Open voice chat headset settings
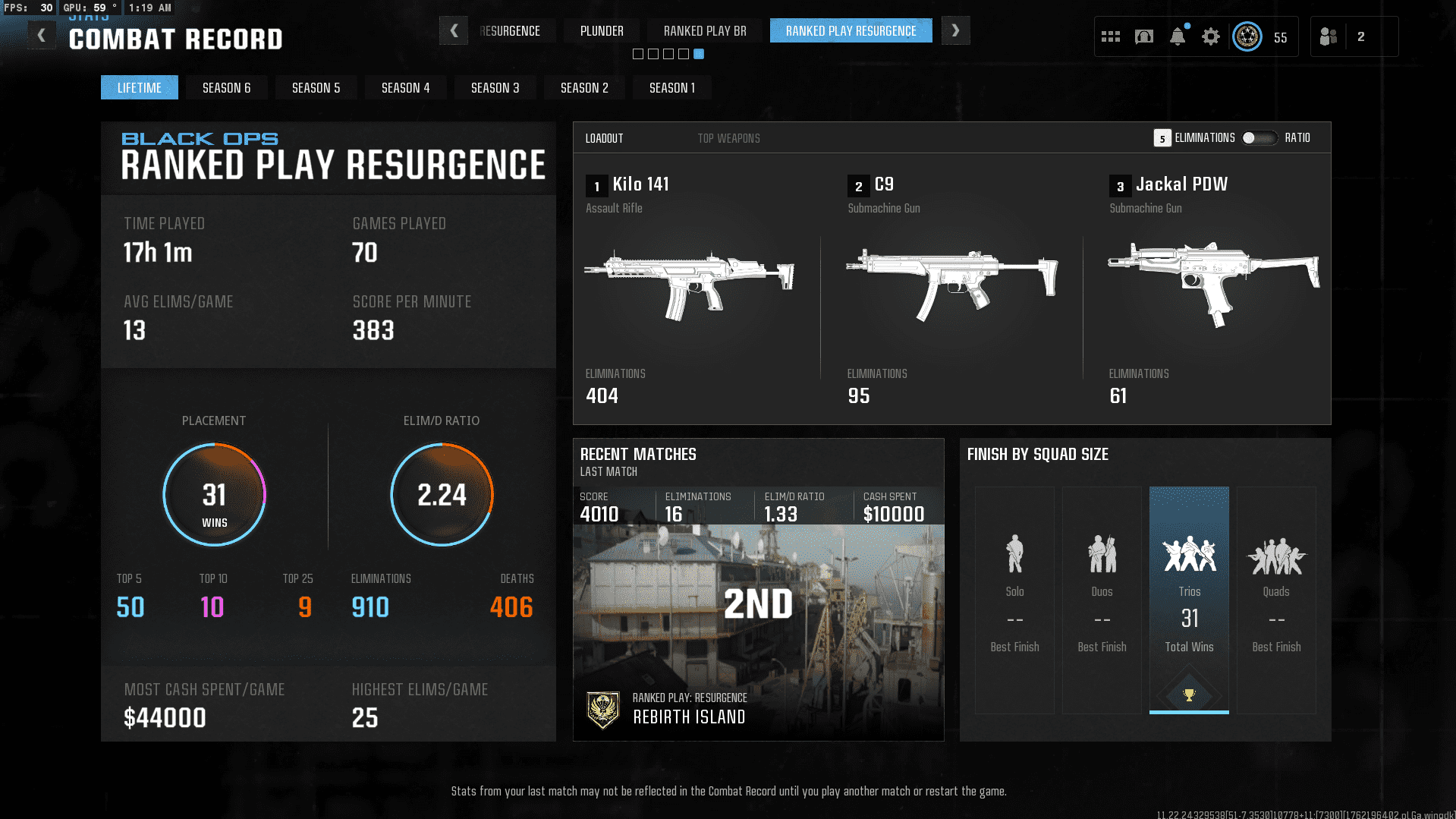Viewport: 1456px width, 819px height. (x=1143, y=36)
